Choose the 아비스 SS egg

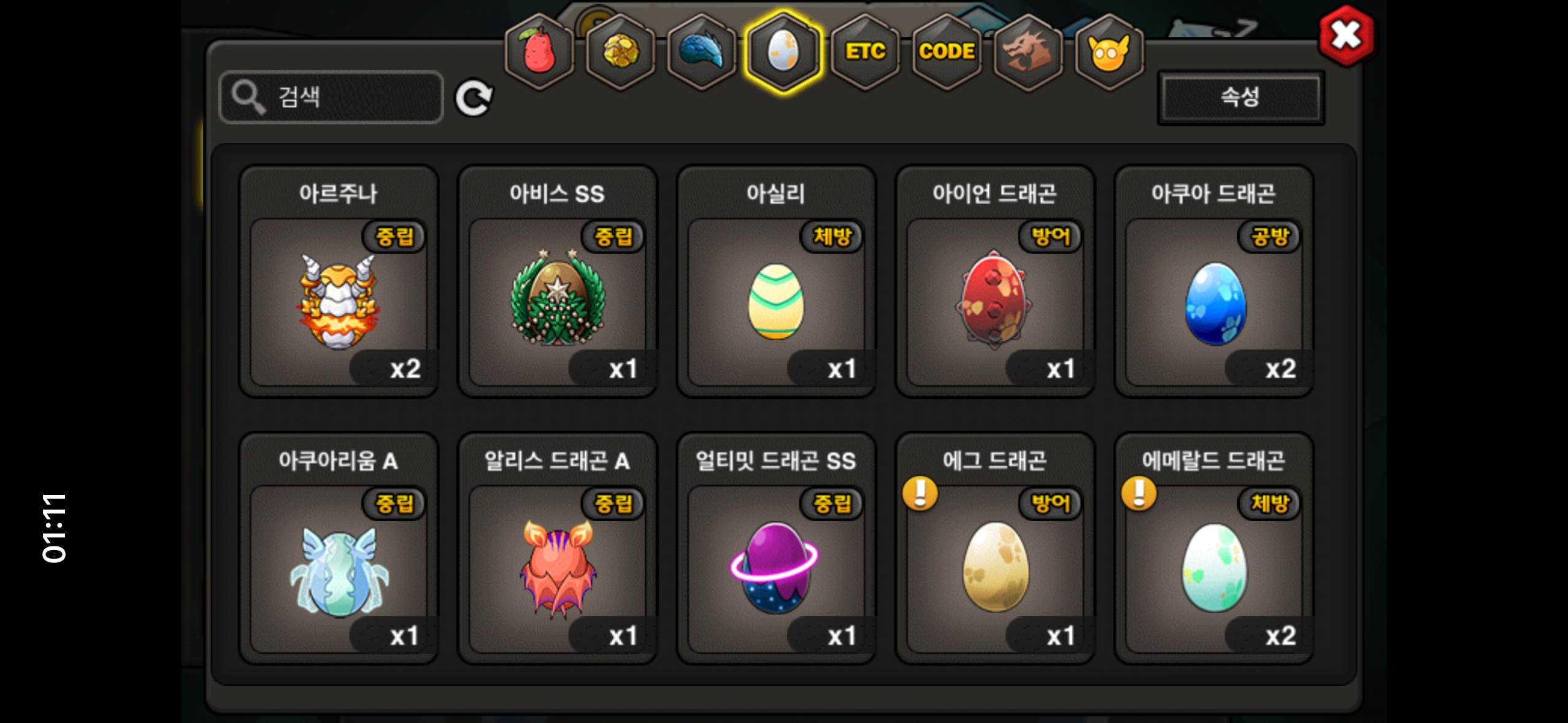[x=558, y=302]
